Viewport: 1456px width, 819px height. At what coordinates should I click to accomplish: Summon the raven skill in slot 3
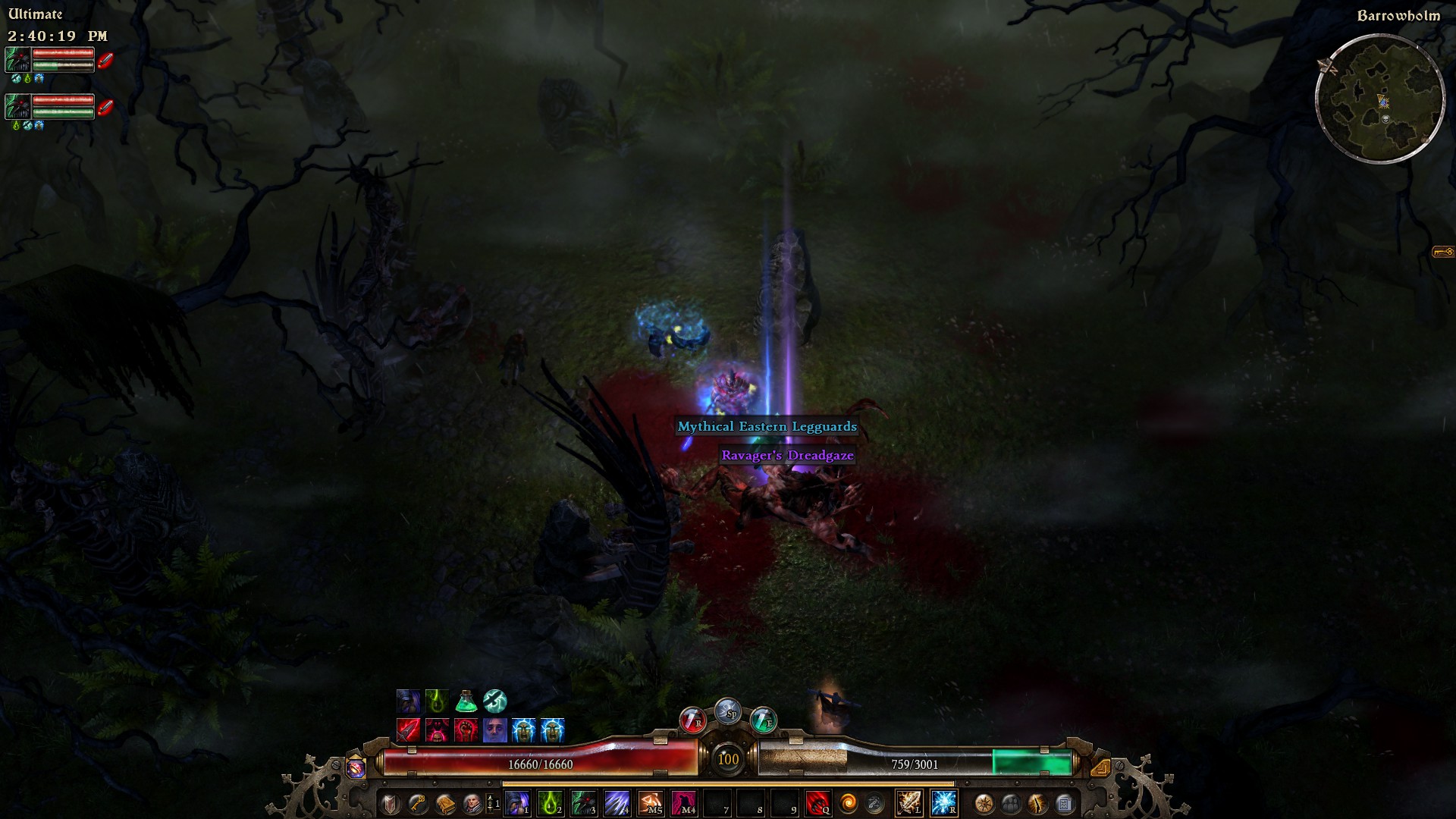coord(584,802)
